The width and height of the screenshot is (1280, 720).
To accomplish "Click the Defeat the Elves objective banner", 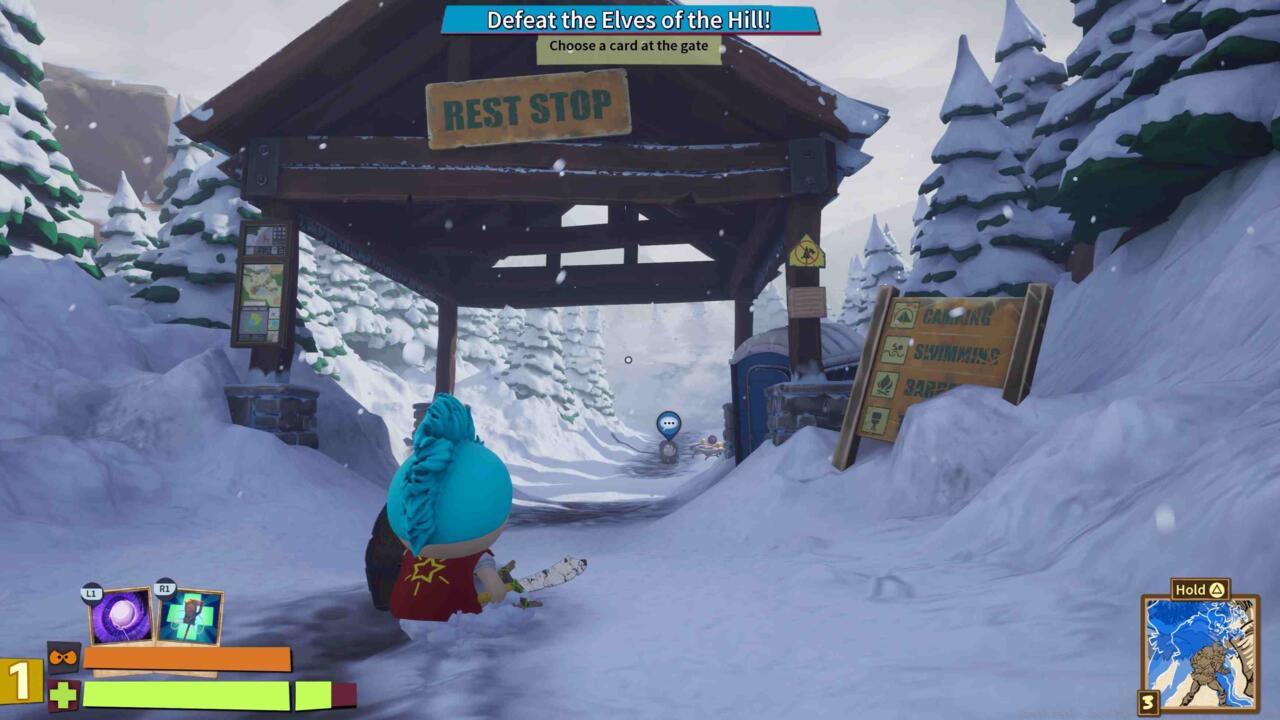I will coord(629,20).
